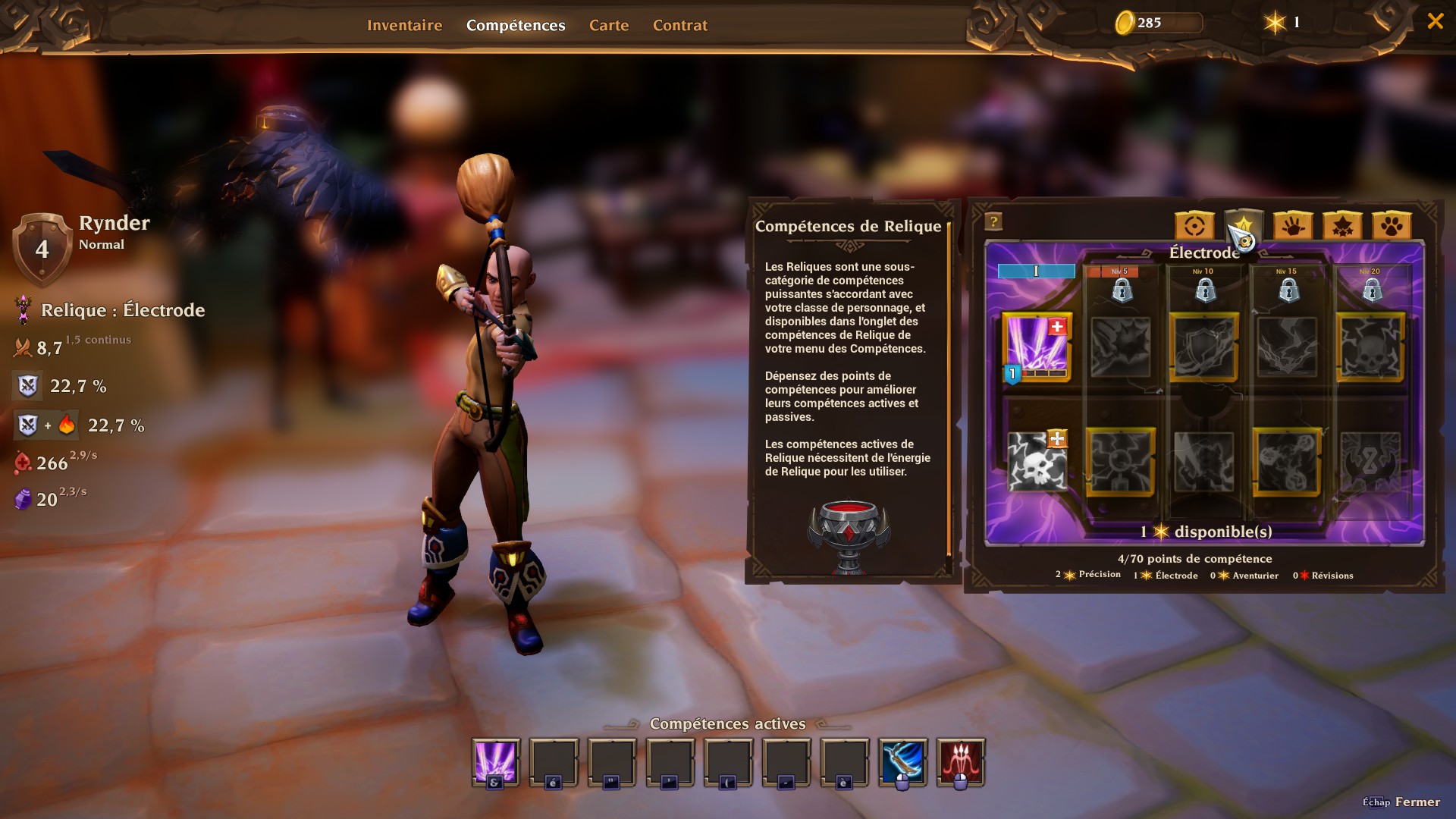Select the locked explosion skill at Niv 5

[x=1120, y=347]
